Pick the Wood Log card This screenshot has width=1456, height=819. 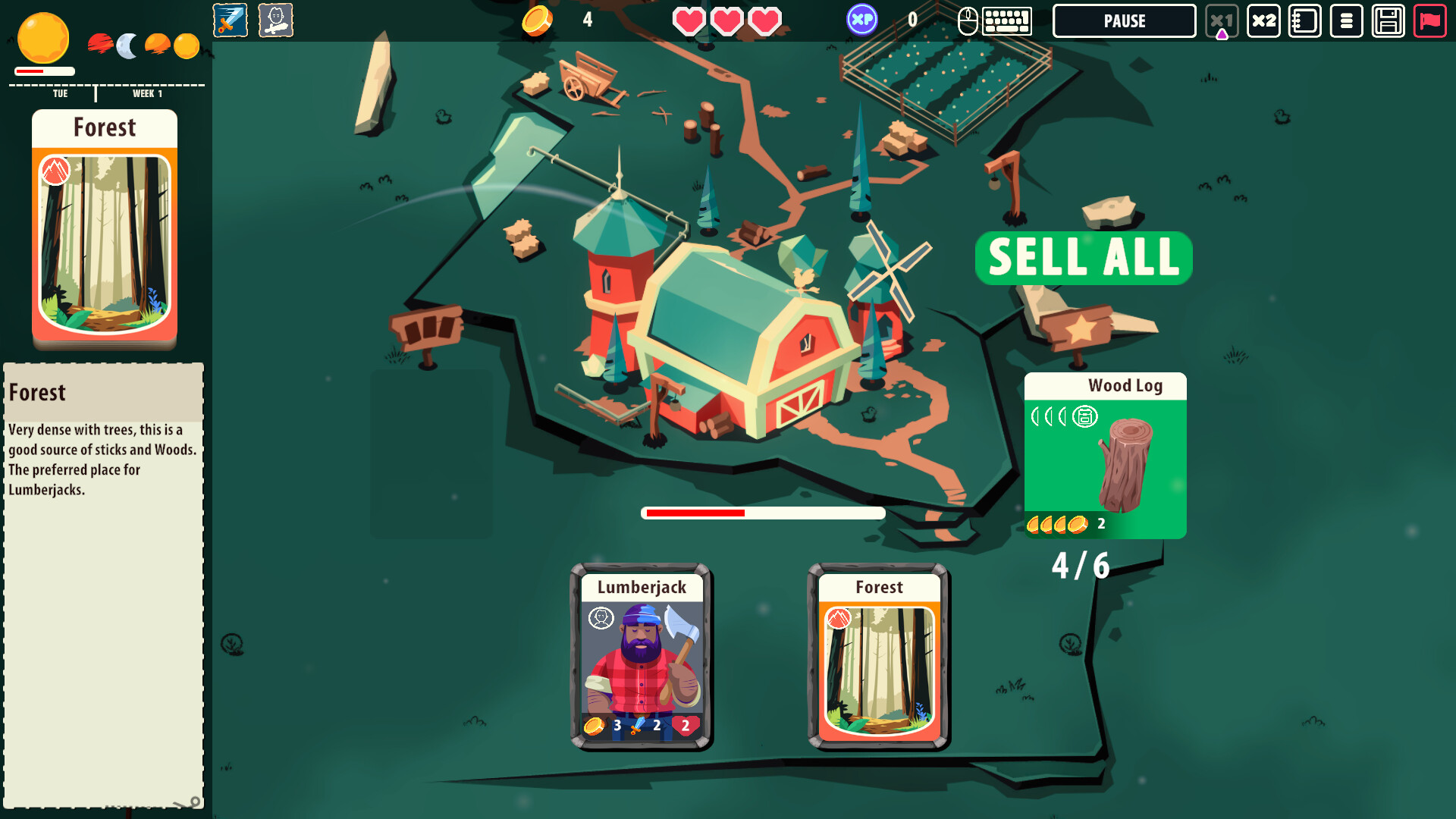[x=1105, y=455]
